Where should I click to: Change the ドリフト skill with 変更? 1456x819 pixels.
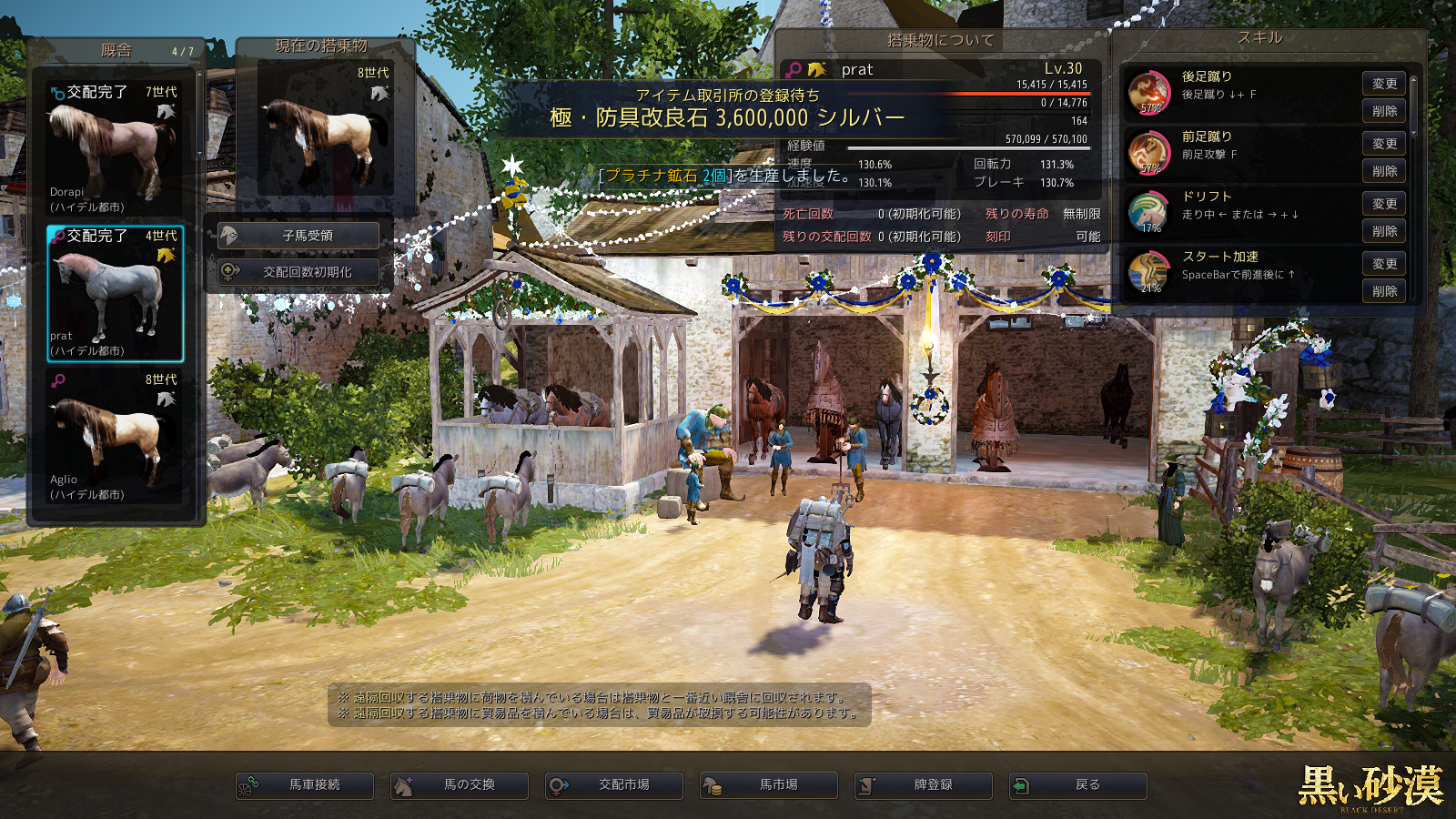pos(1384,204)
